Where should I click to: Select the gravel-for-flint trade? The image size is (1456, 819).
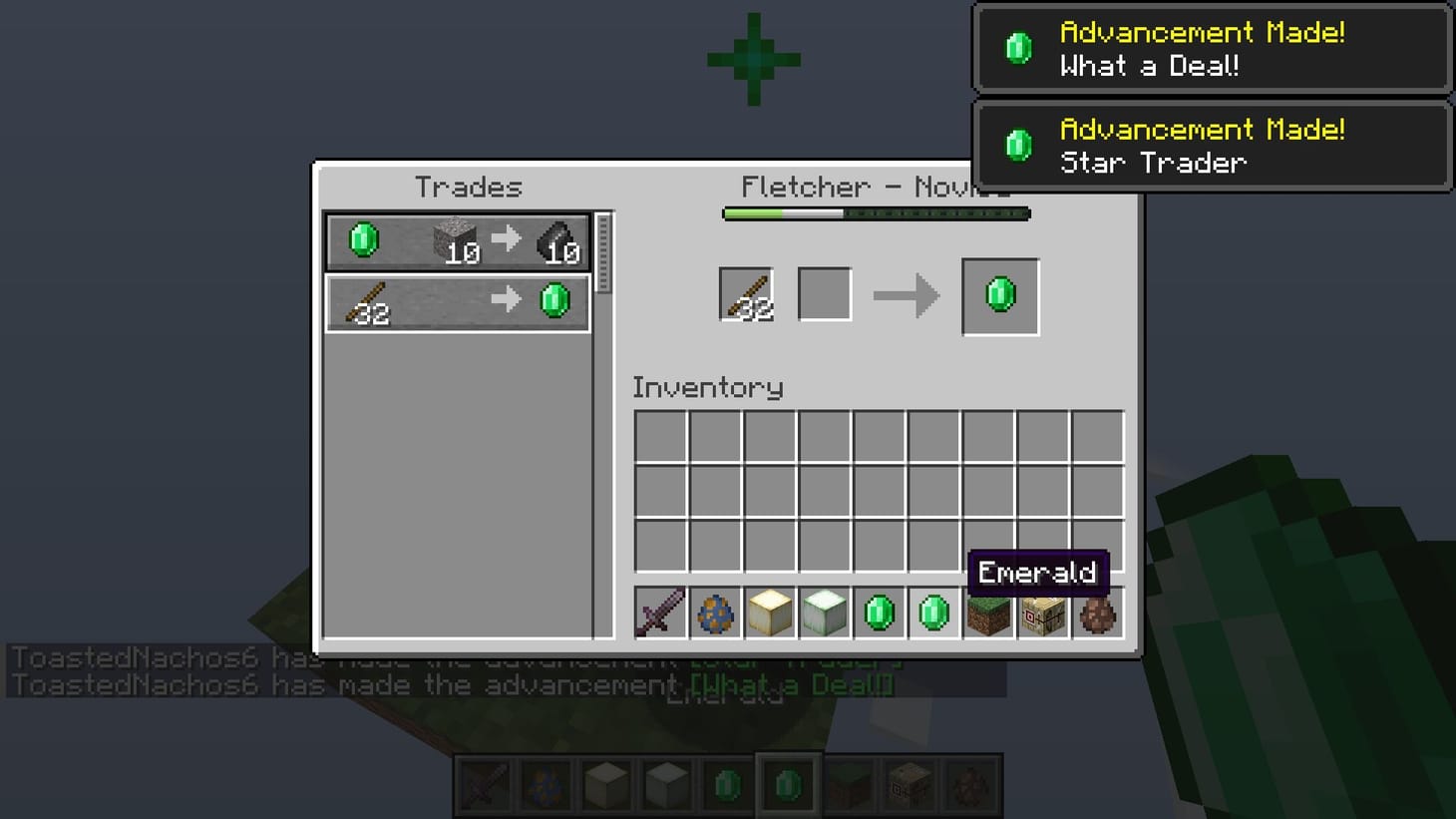[454, 239]
